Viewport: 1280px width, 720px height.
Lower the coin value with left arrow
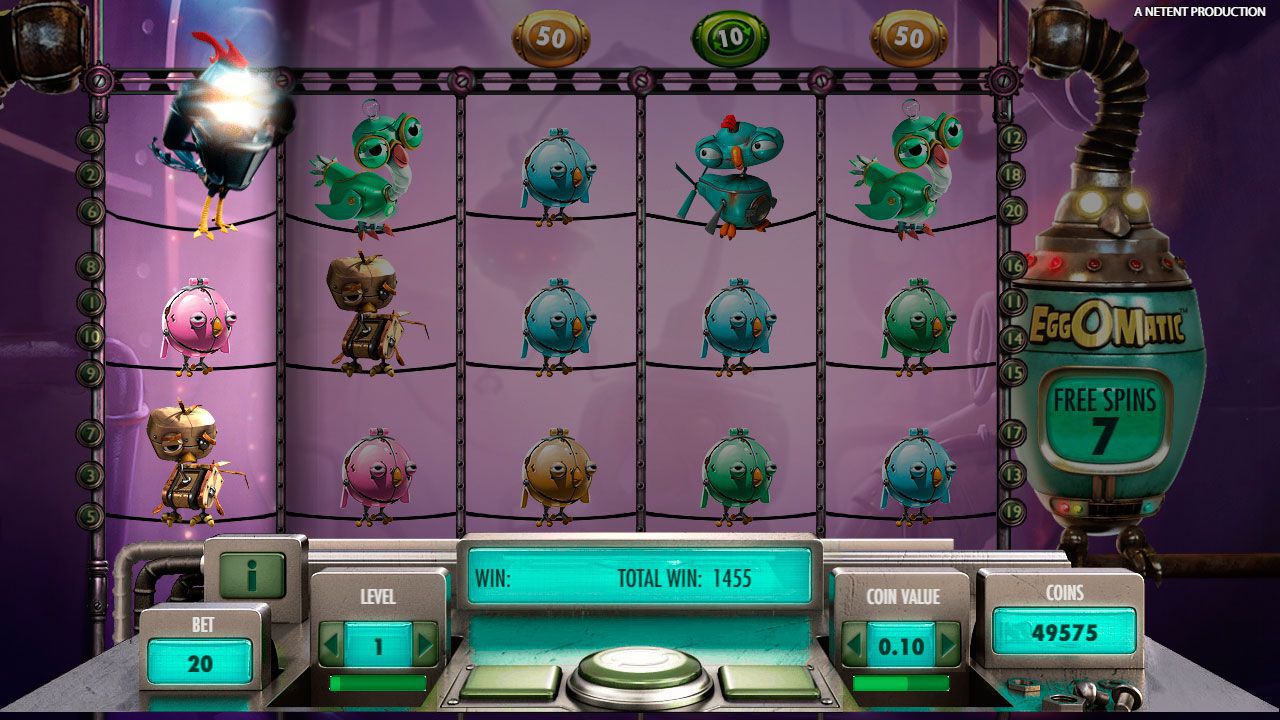coord(852,645)
